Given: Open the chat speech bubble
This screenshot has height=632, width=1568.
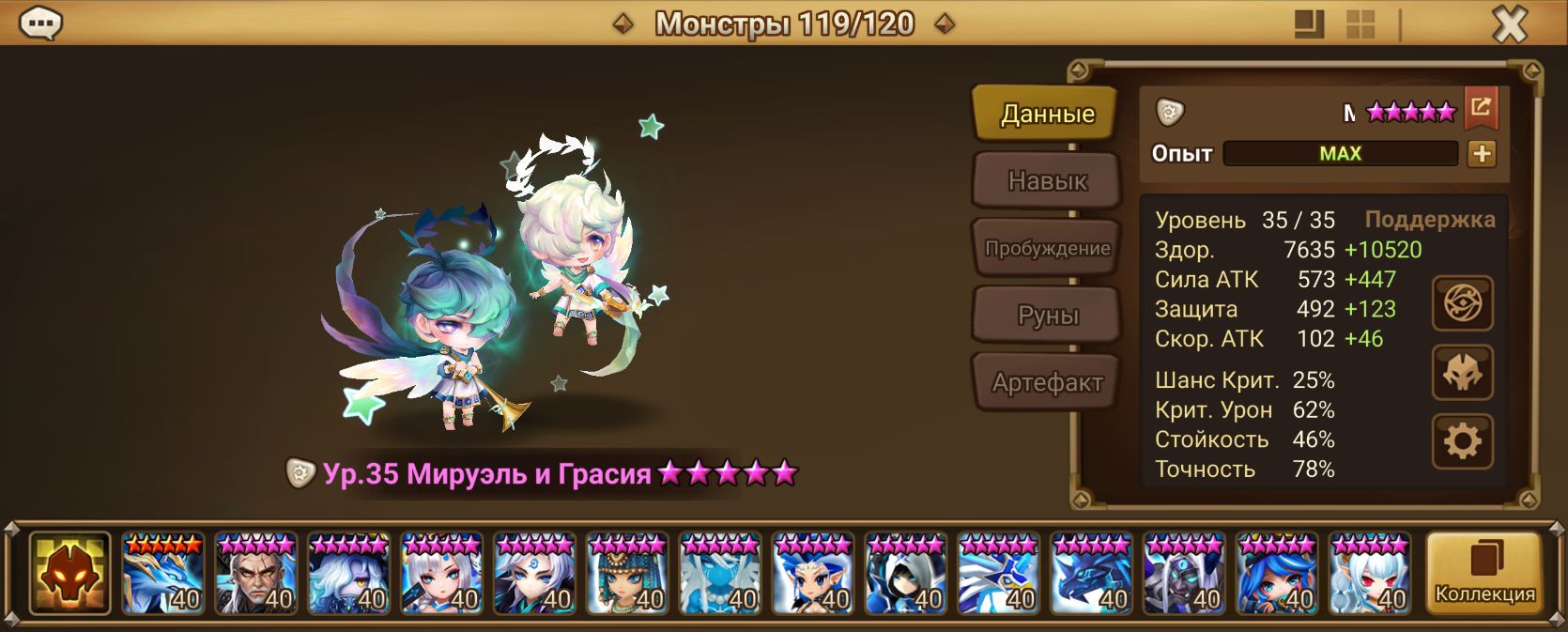Looking at the screenshot, I should pyautogui.click(x=40, y=23).
